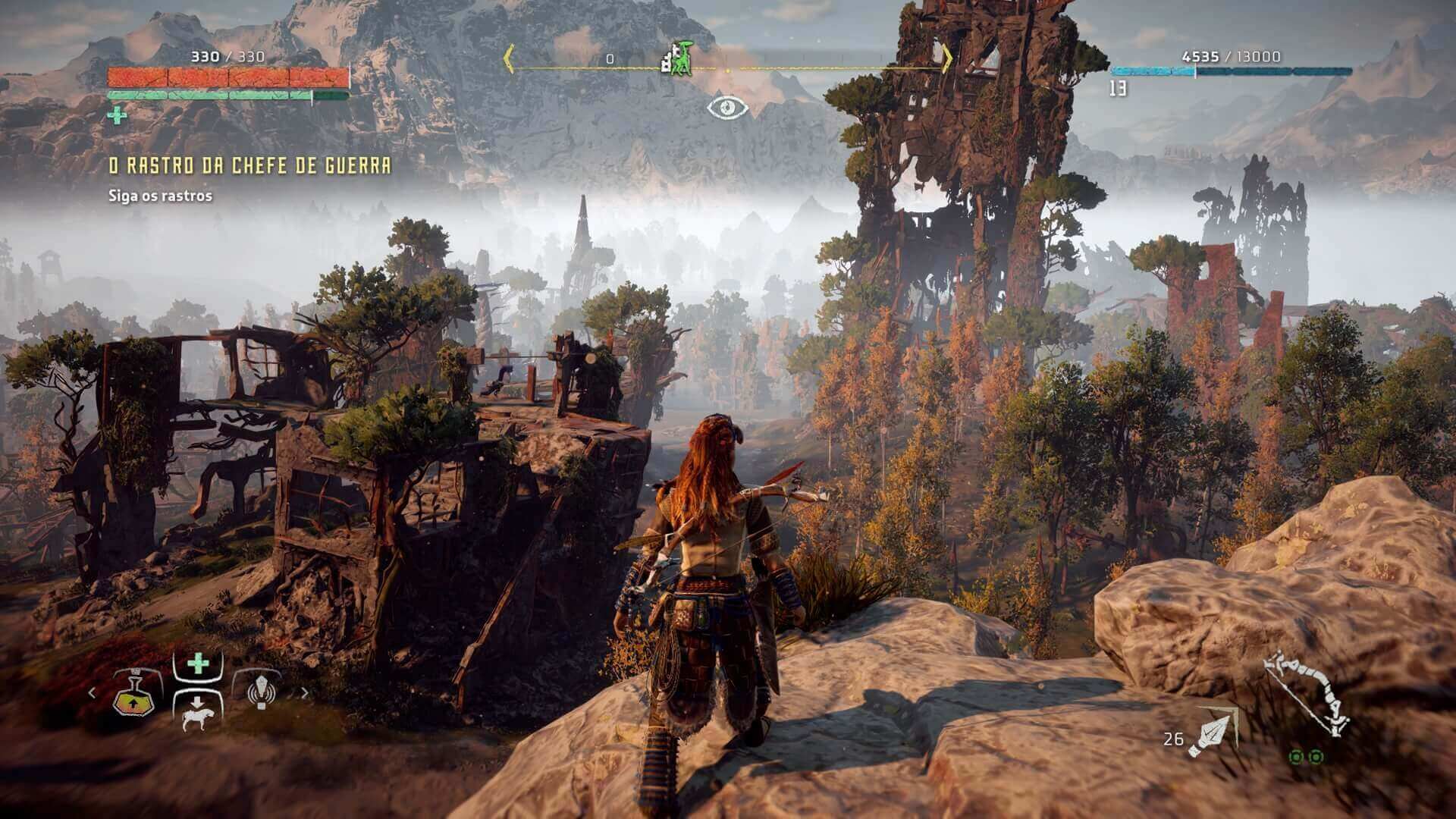1456x819 pixels.
Task: Click the arrow ammo type icon
Action: pyautogui.click(x=1212, y=732)
